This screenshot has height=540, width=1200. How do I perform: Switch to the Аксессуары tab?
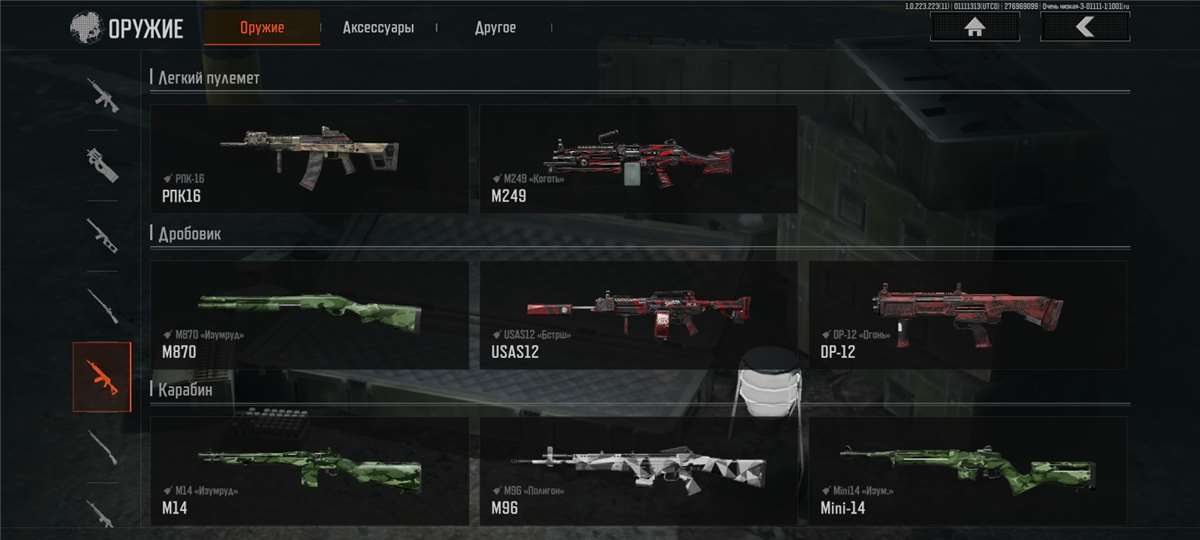click(x=378, y=28)
